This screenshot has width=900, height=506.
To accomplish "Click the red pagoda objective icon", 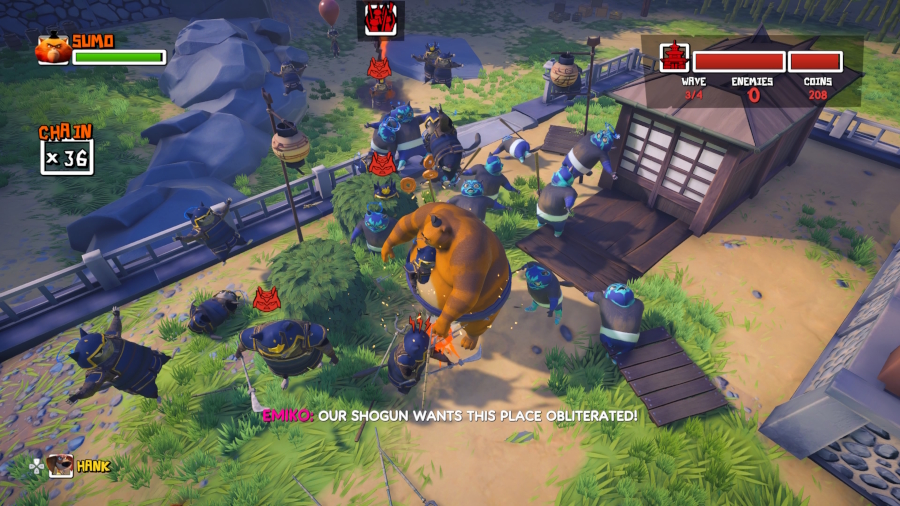I will click(x=673, y=56).
